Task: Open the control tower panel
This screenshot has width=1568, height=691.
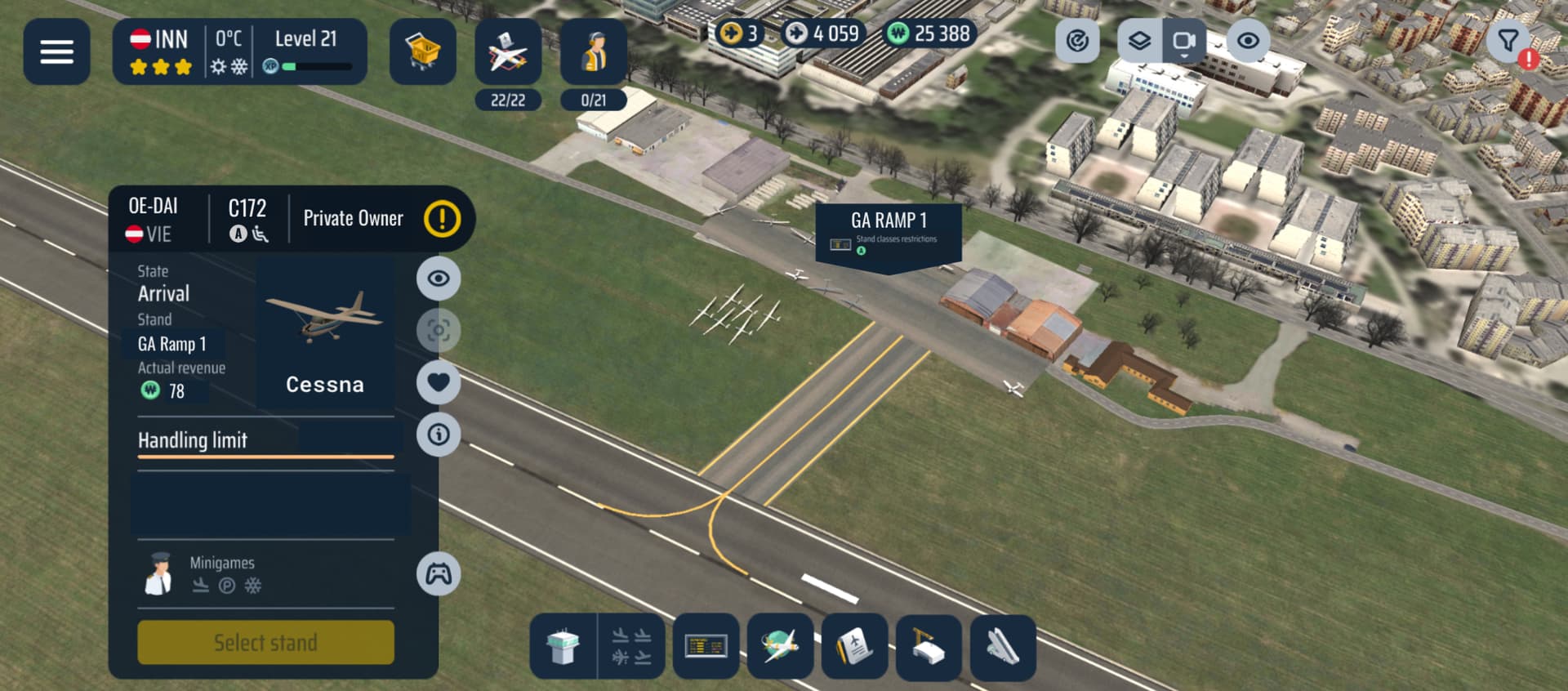Action: (x=563, y=647)
